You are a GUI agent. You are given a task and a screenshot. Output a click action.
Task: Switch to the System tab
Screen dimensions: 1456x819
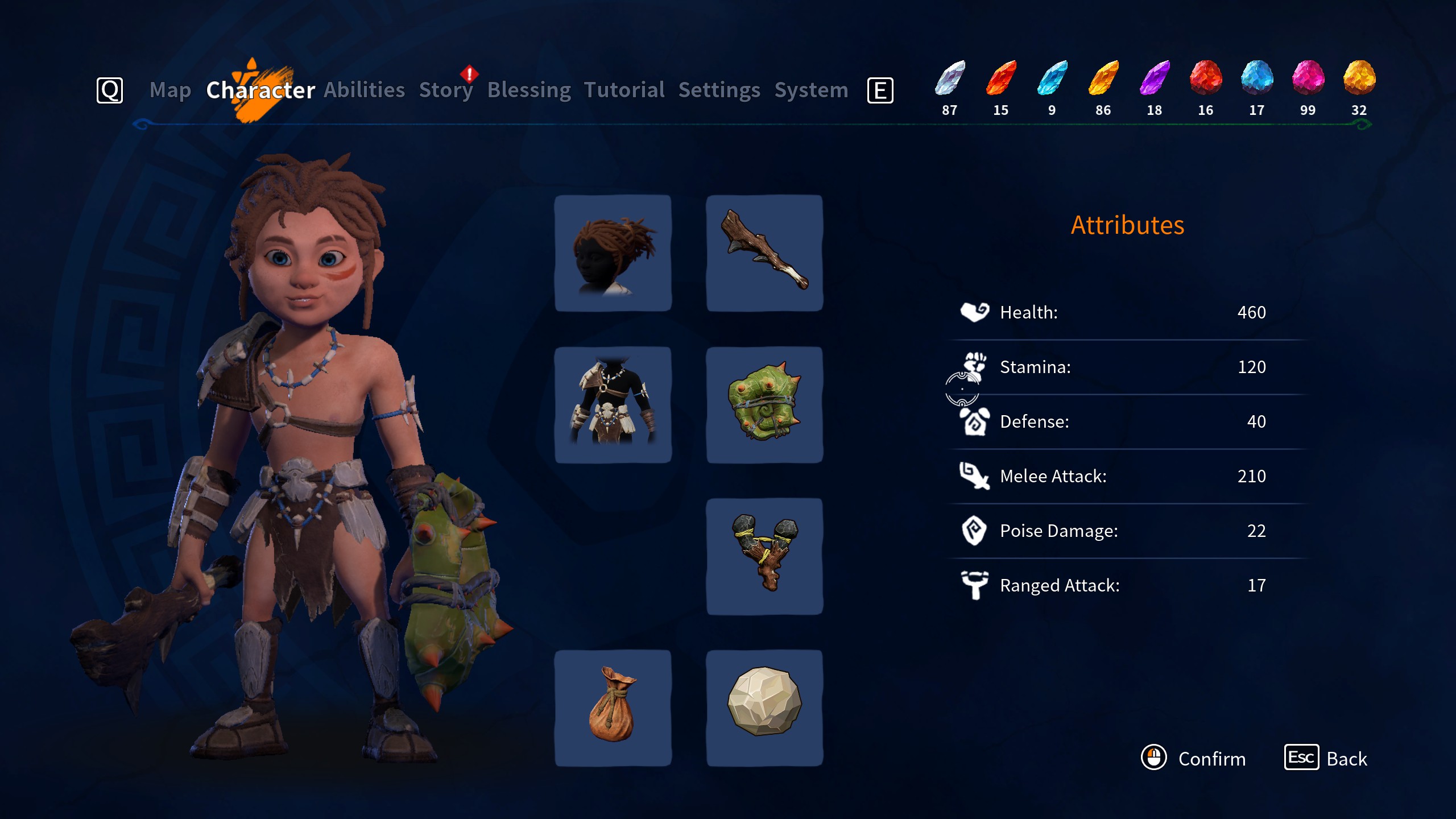(812, 90)
